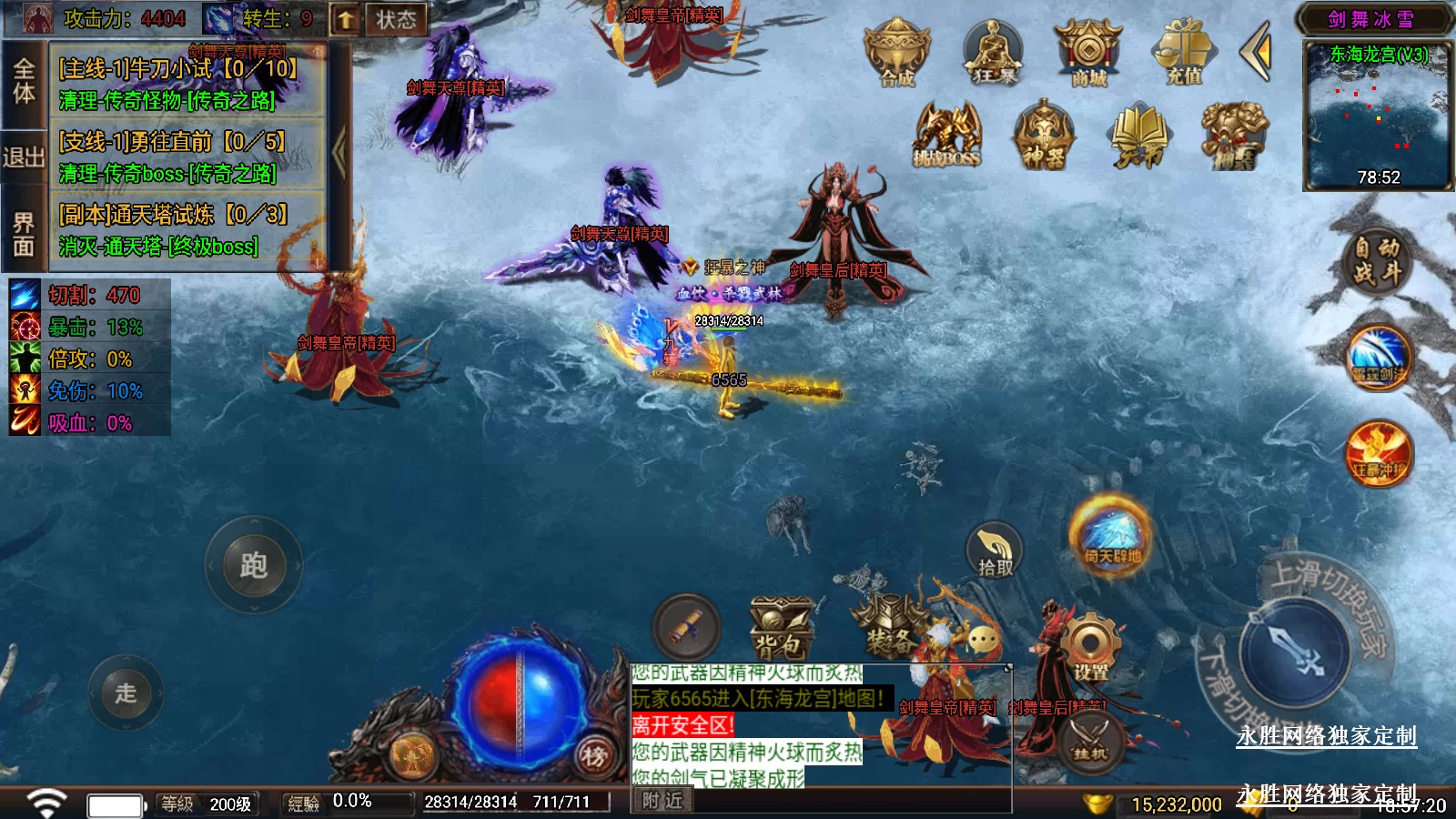
Task: Collapse the top icon row with the gold arrow
Action: point(1257,54)
